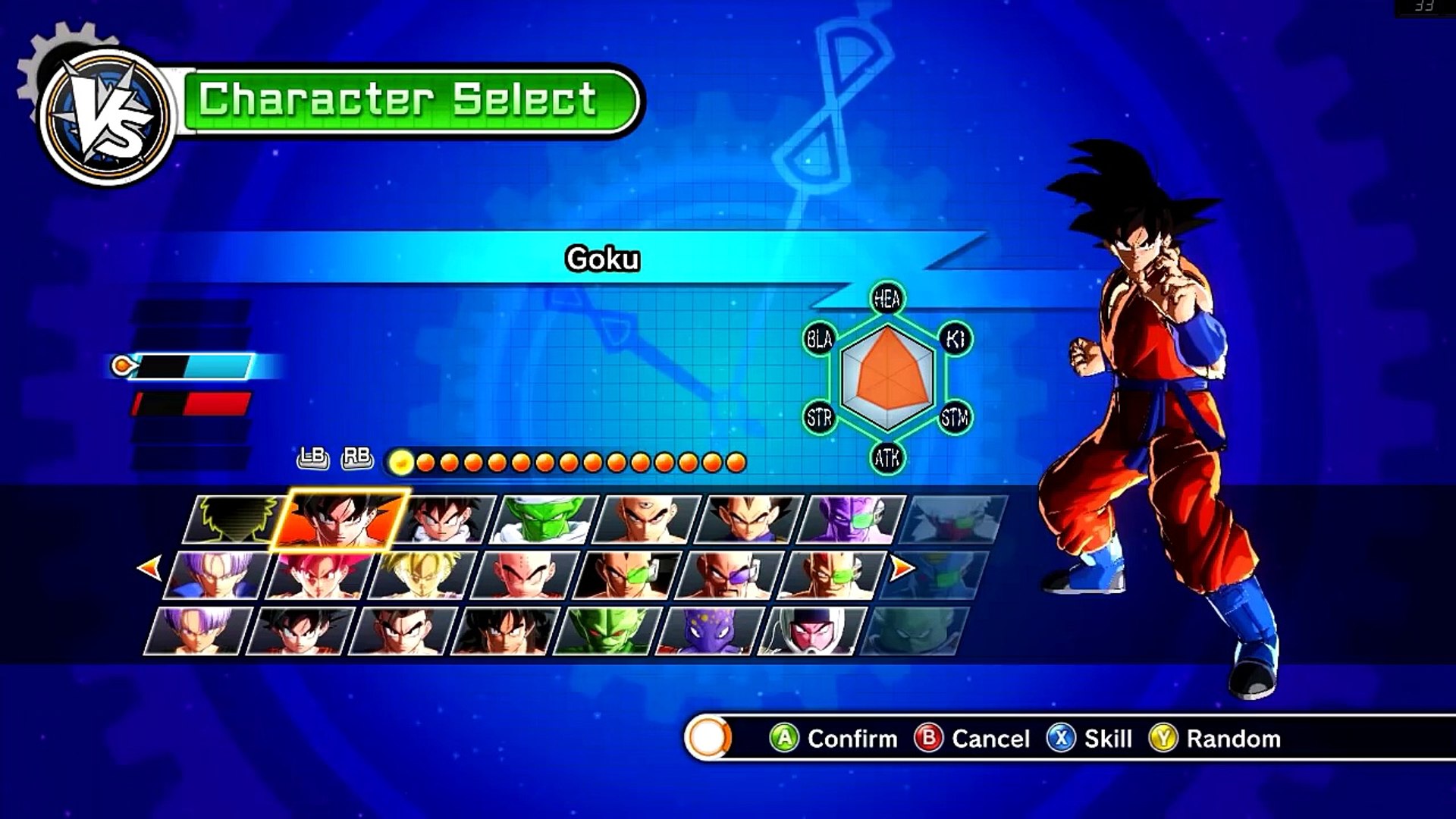Select the purple spotted alien fighter
Screen dimensions: 1456x819
[708, 631]
